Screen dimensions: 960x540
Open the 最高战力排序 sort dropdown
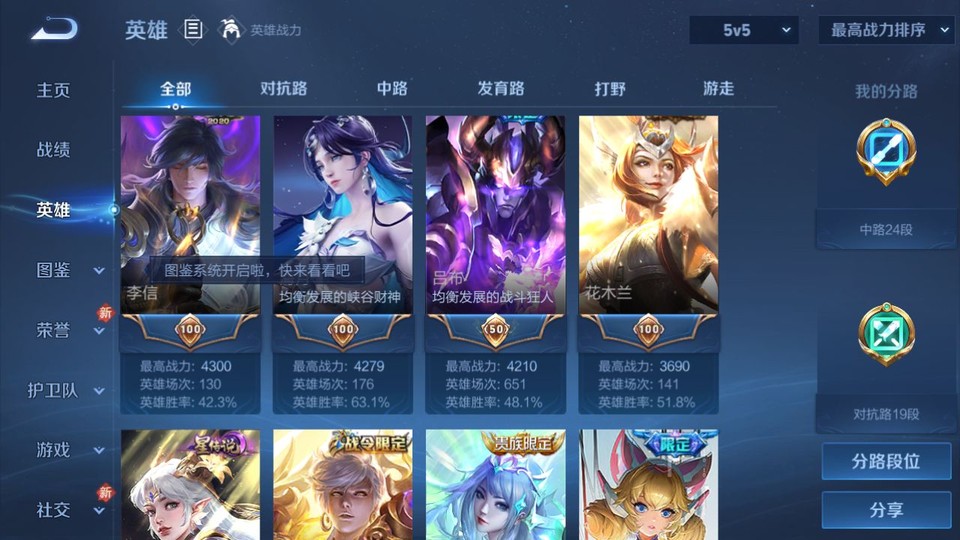tap(887, 30)
